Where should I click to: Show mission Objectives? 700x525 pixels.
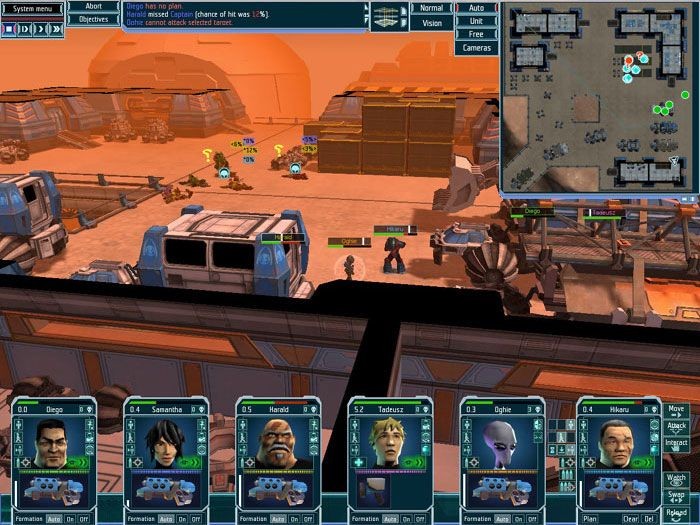coord(93,19)
